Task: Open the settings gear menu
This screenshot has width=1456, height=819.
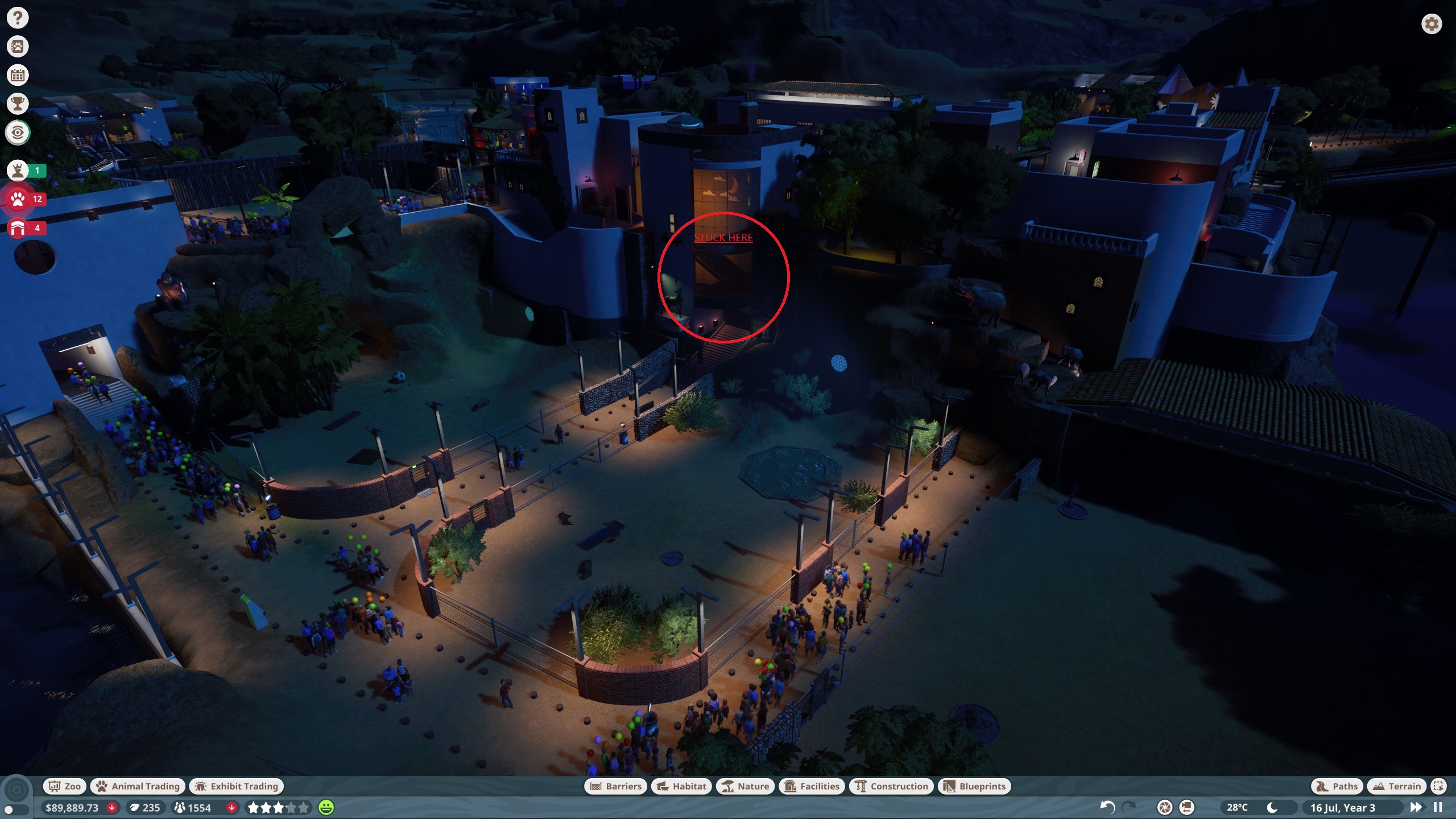Action: [1432, 24]
